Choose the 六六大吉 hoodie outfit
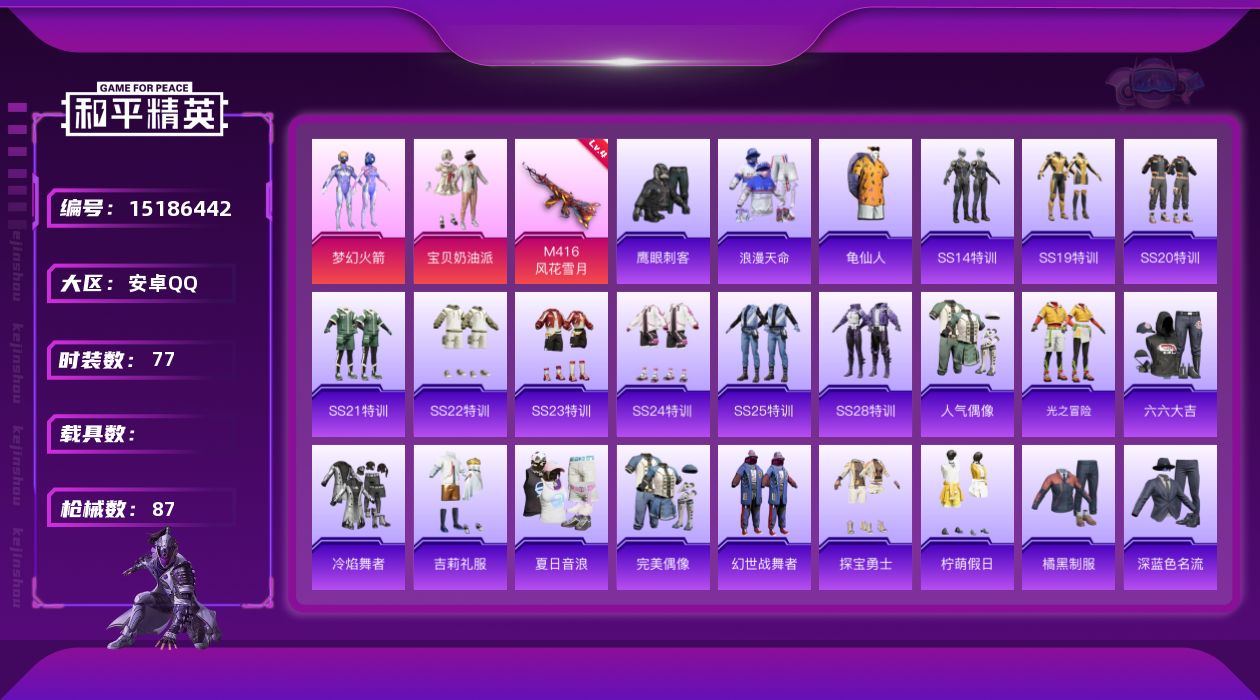The width and height of the screenshot is (1260, 700). [1170, 364]
